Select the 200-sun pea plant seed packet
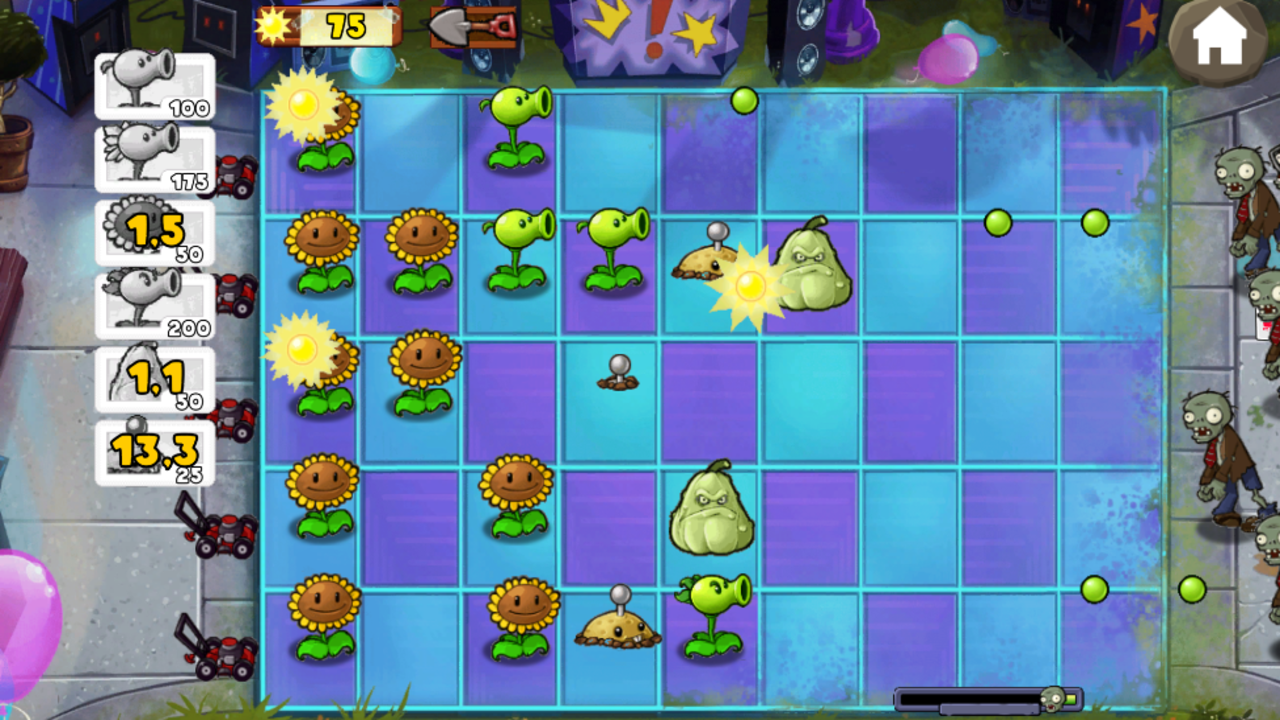This screenshot has width=1280, height=720. [x=155, y=305]
